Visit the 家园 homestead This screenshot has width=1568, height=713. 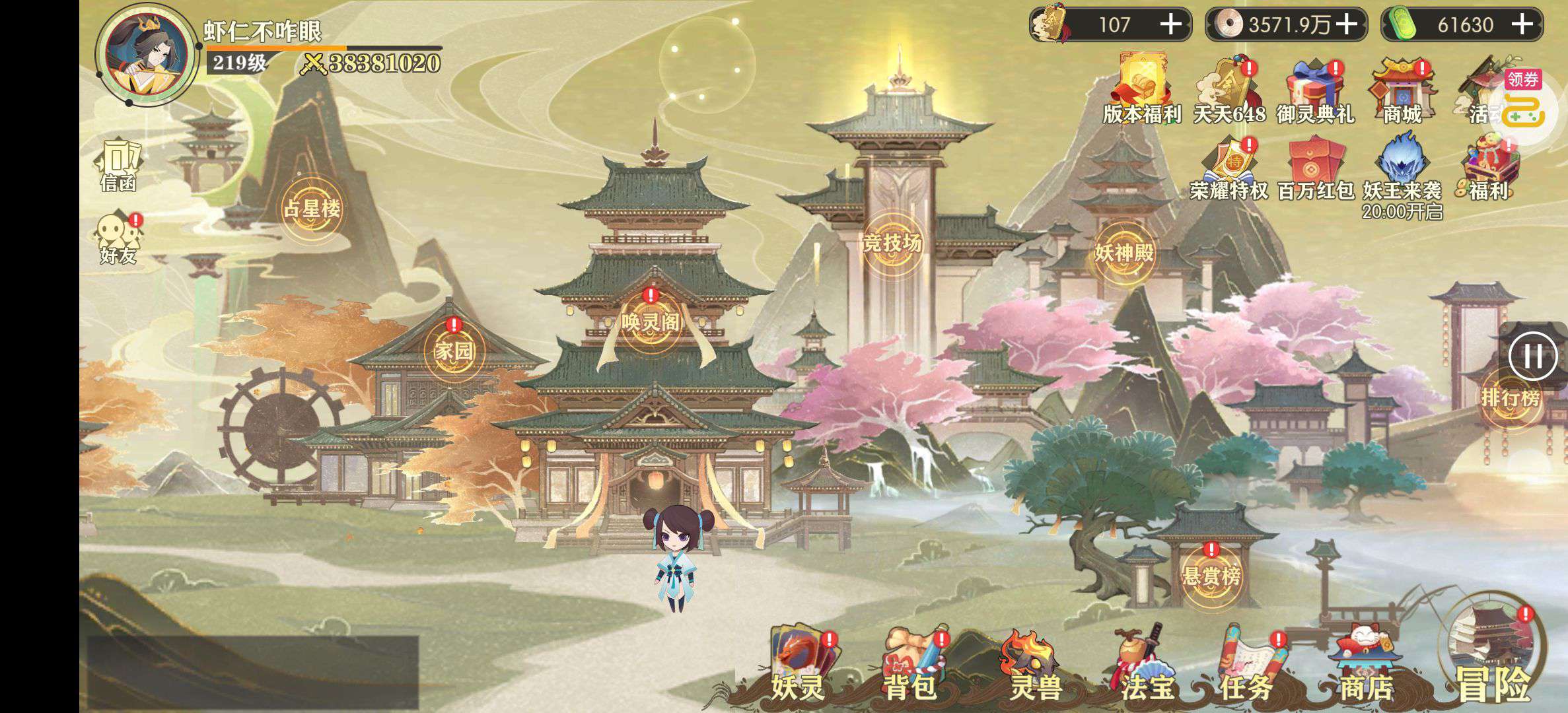(x=454, y=351)
